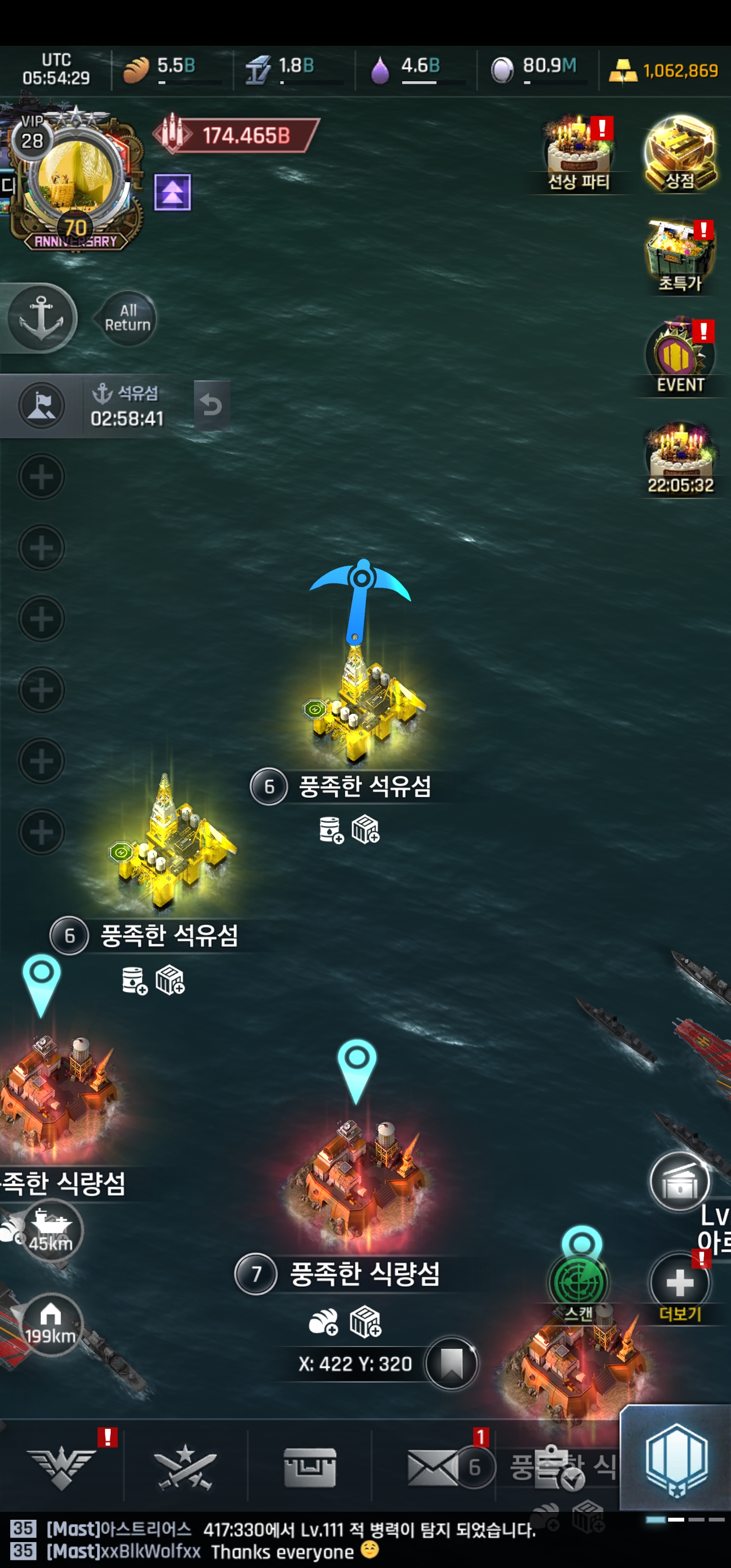
Task: Open the crate inventory in bottom bar
Action: coord(309,1467)
